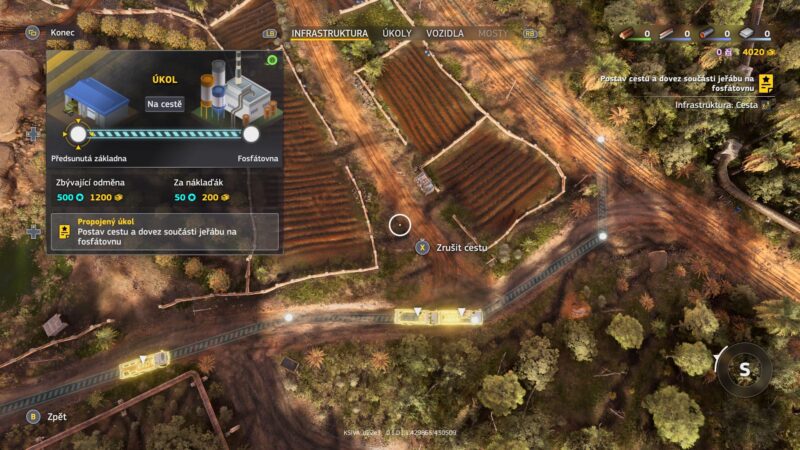
Task: Select the Fosfátovna destination node
Action: point(251,133)
